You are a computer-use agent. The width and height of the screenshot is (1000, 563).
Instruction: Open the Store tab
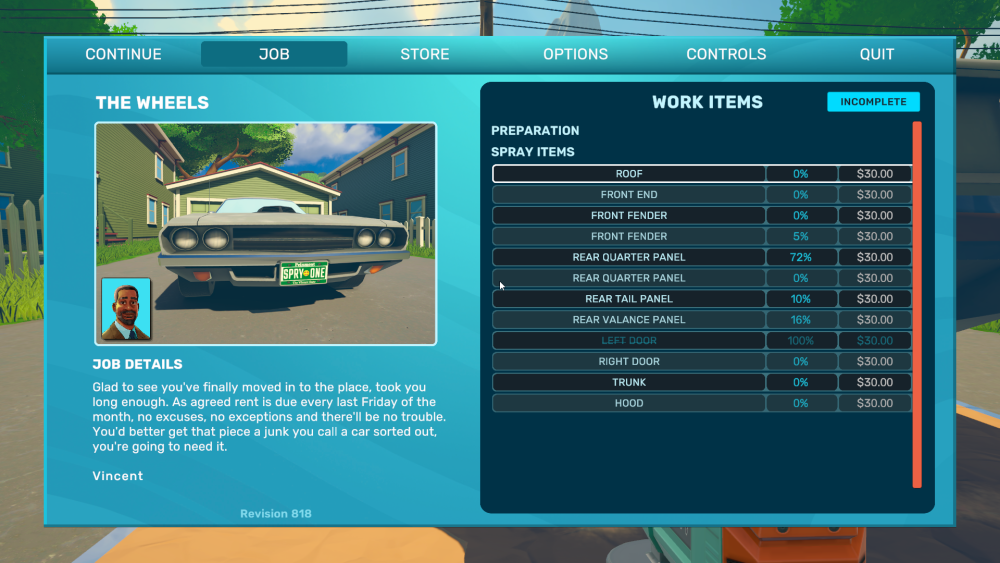click(425, 54)
